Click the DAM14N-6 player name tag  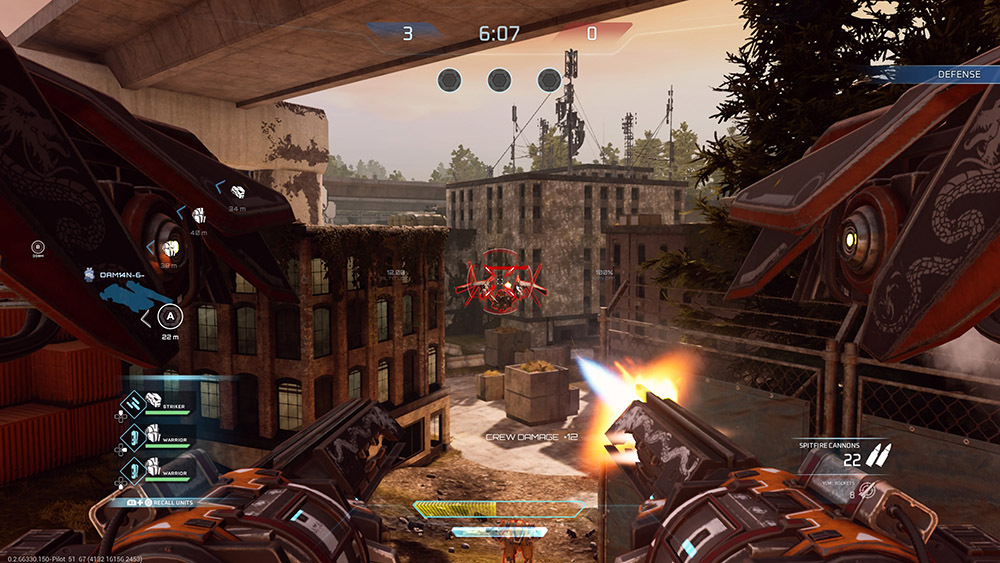click(x=123, y=274)
